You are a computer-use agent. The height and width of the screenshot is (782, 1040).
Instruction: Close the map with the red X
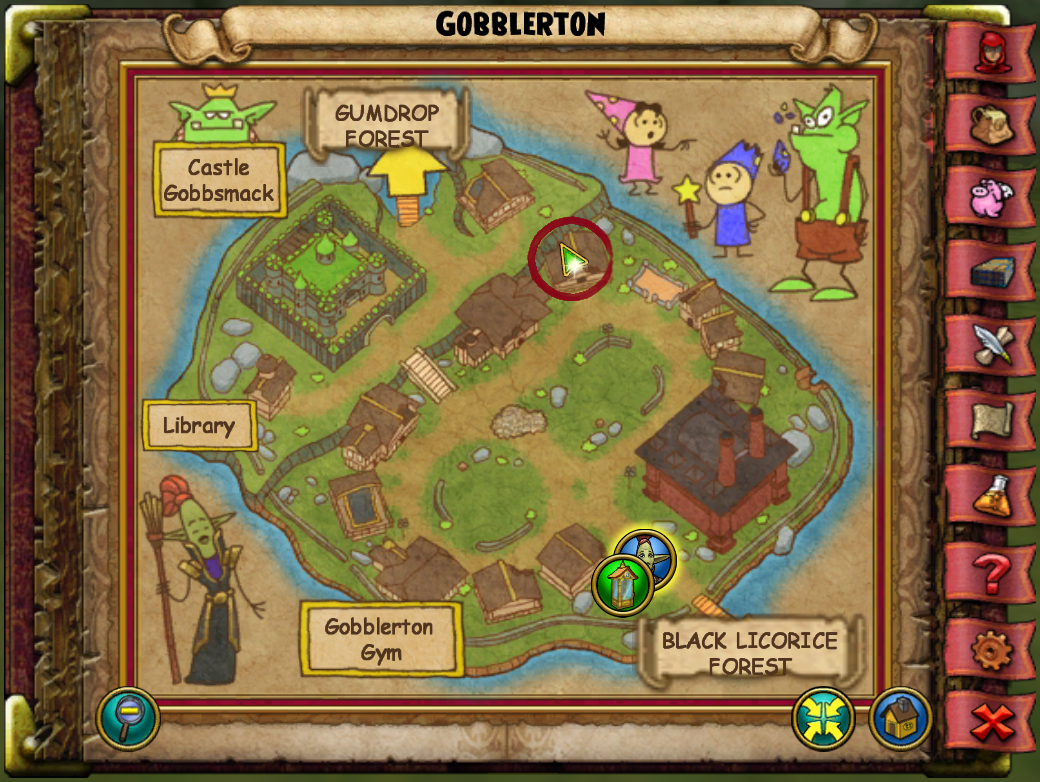990,720
